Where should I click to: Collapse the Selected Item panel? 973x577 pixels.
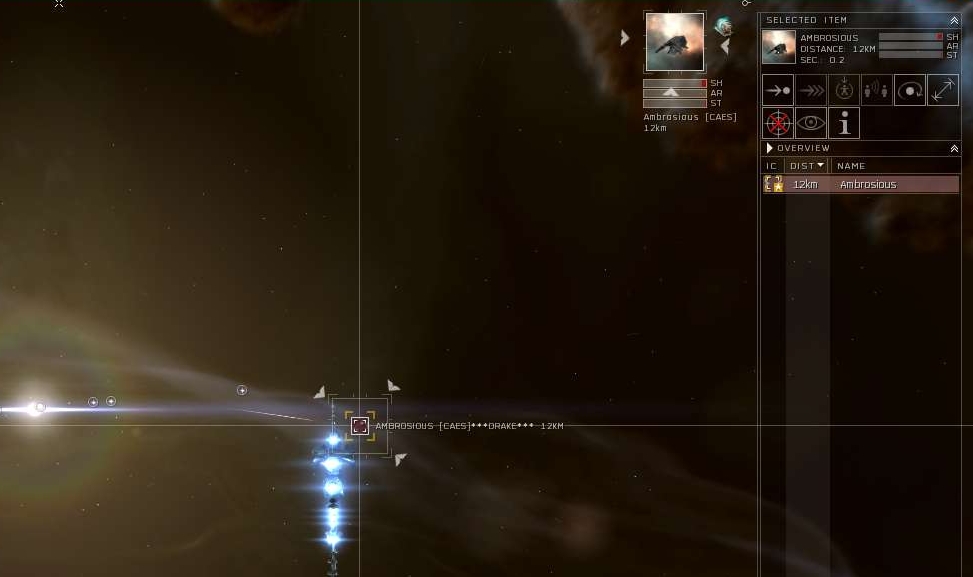point(954,20)
